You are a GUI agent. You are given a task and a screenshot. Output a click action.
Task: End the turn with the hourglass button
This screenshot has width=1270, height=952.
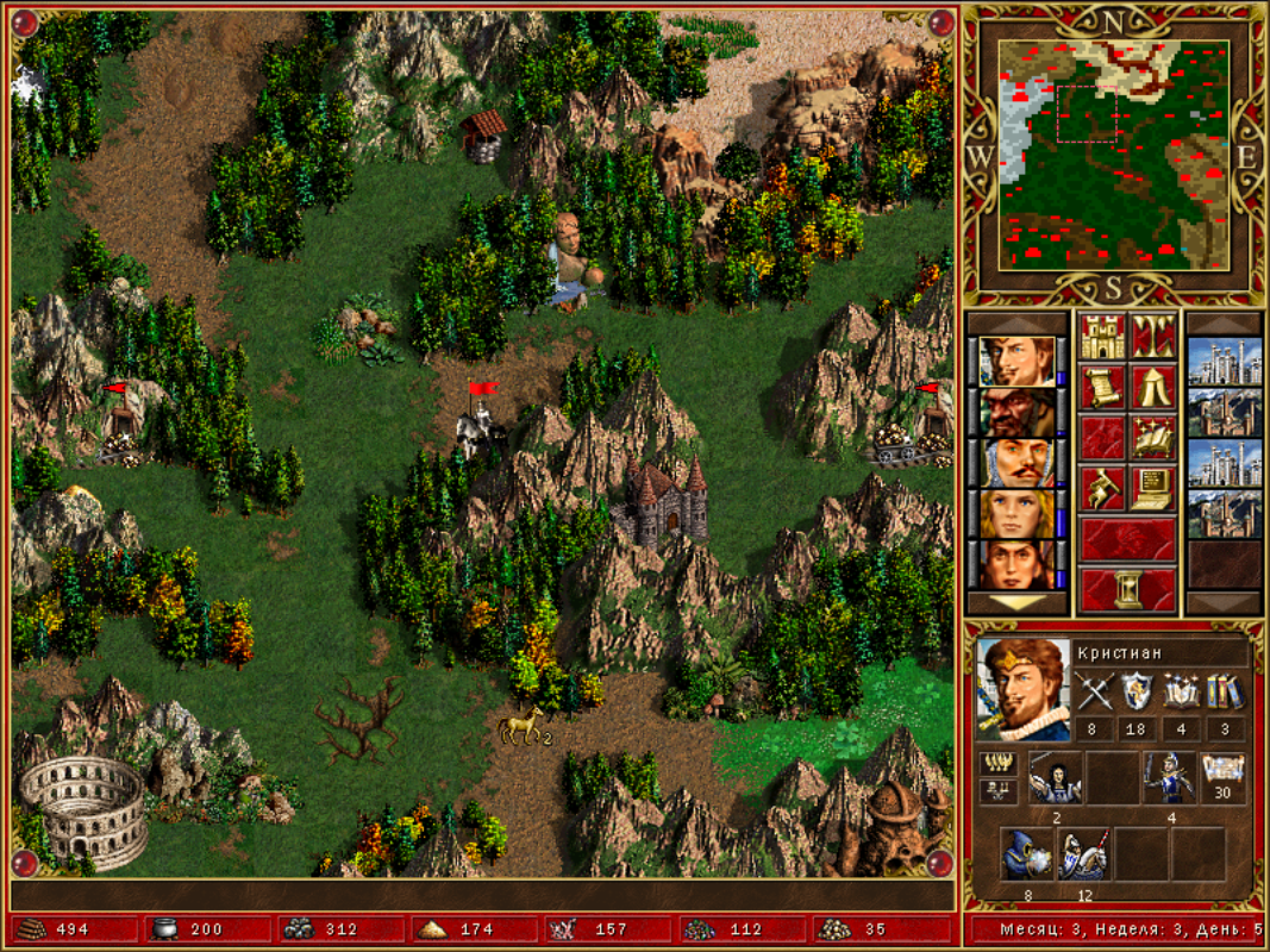[1128, 588]
